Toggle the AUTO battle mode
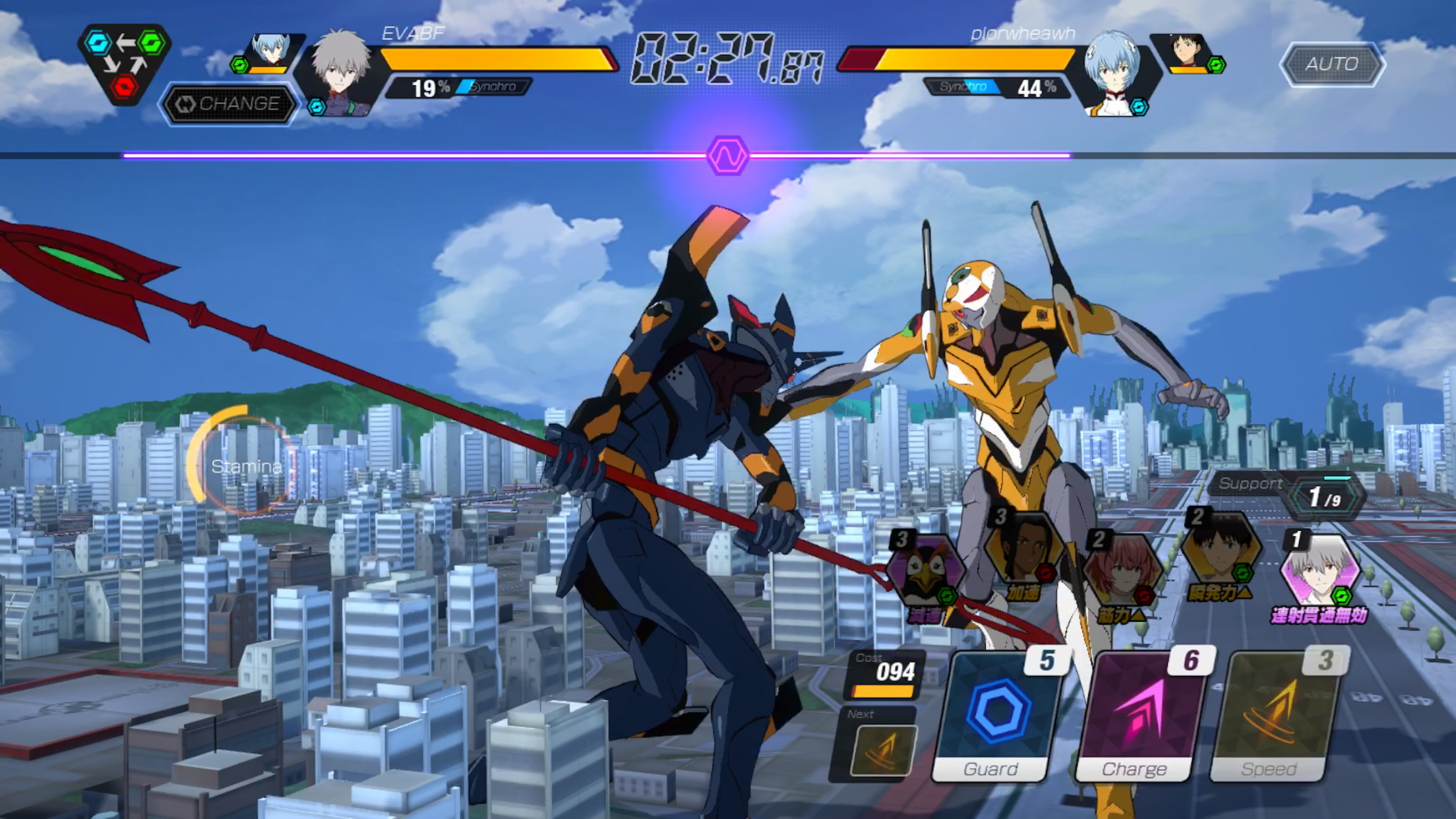This screenshot has width=1456, height=819. click(x=1333, y=63)
